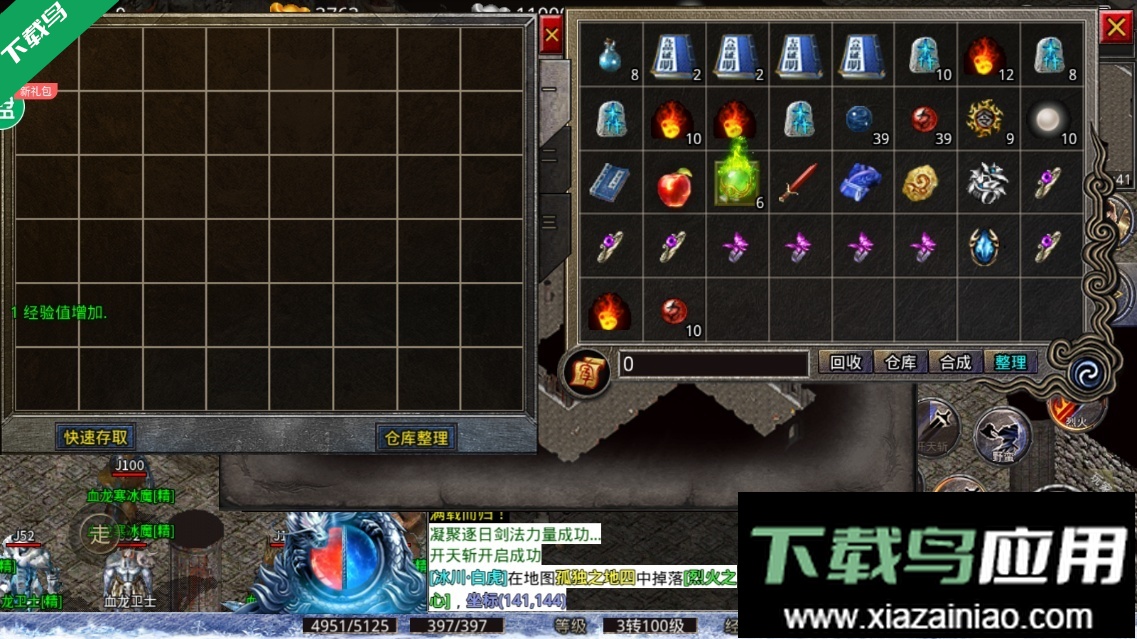
Task: Select the golden sun emblem stack
Action: tap(987, 119)
